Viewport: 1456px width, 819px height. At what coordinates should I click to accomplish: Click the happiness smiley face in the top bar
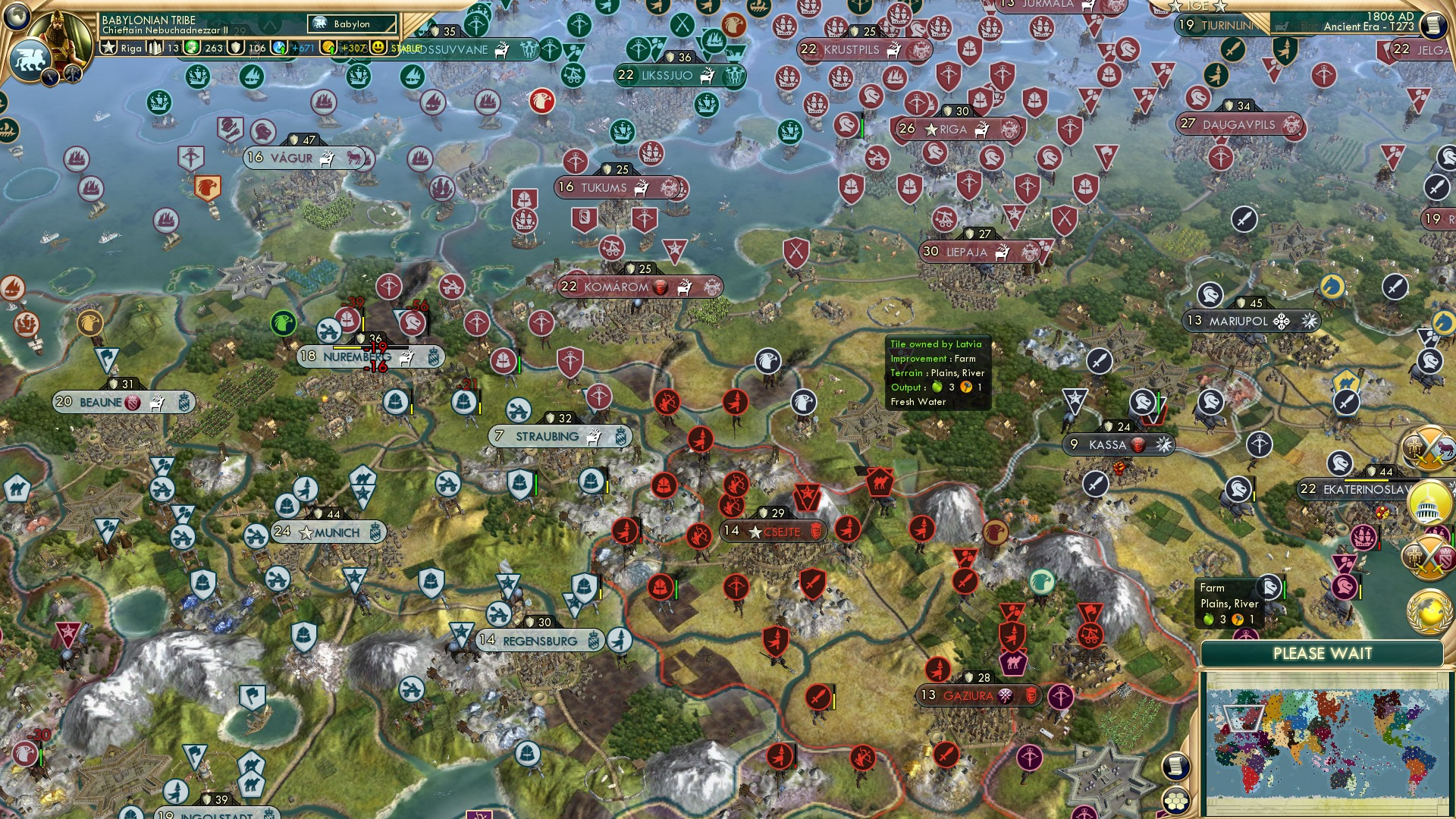[x=377, y=47]
